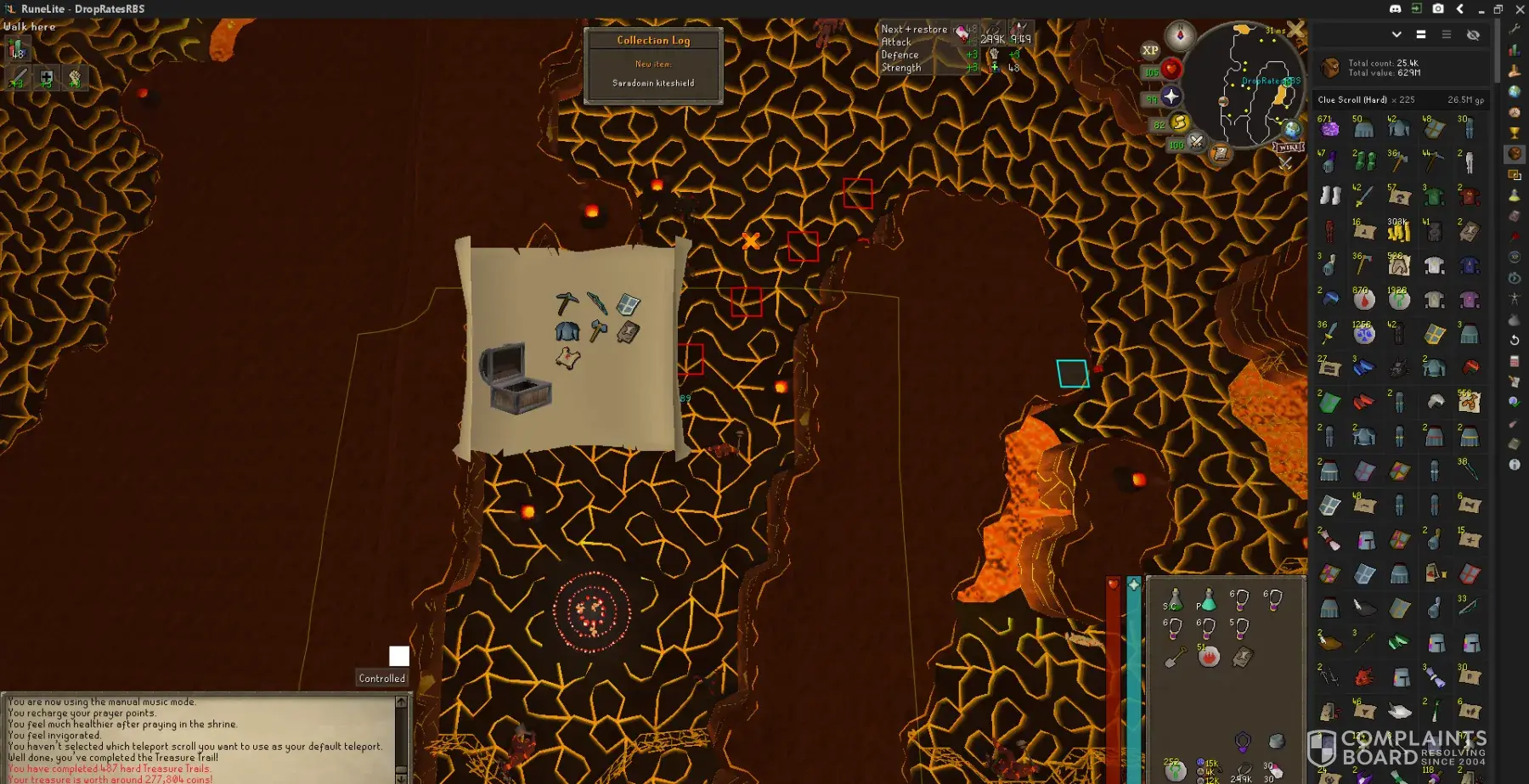Open the wrench configuration tab in sidebar
1529x784 pixels.
pyautogui.click(x=1515, y=29)
